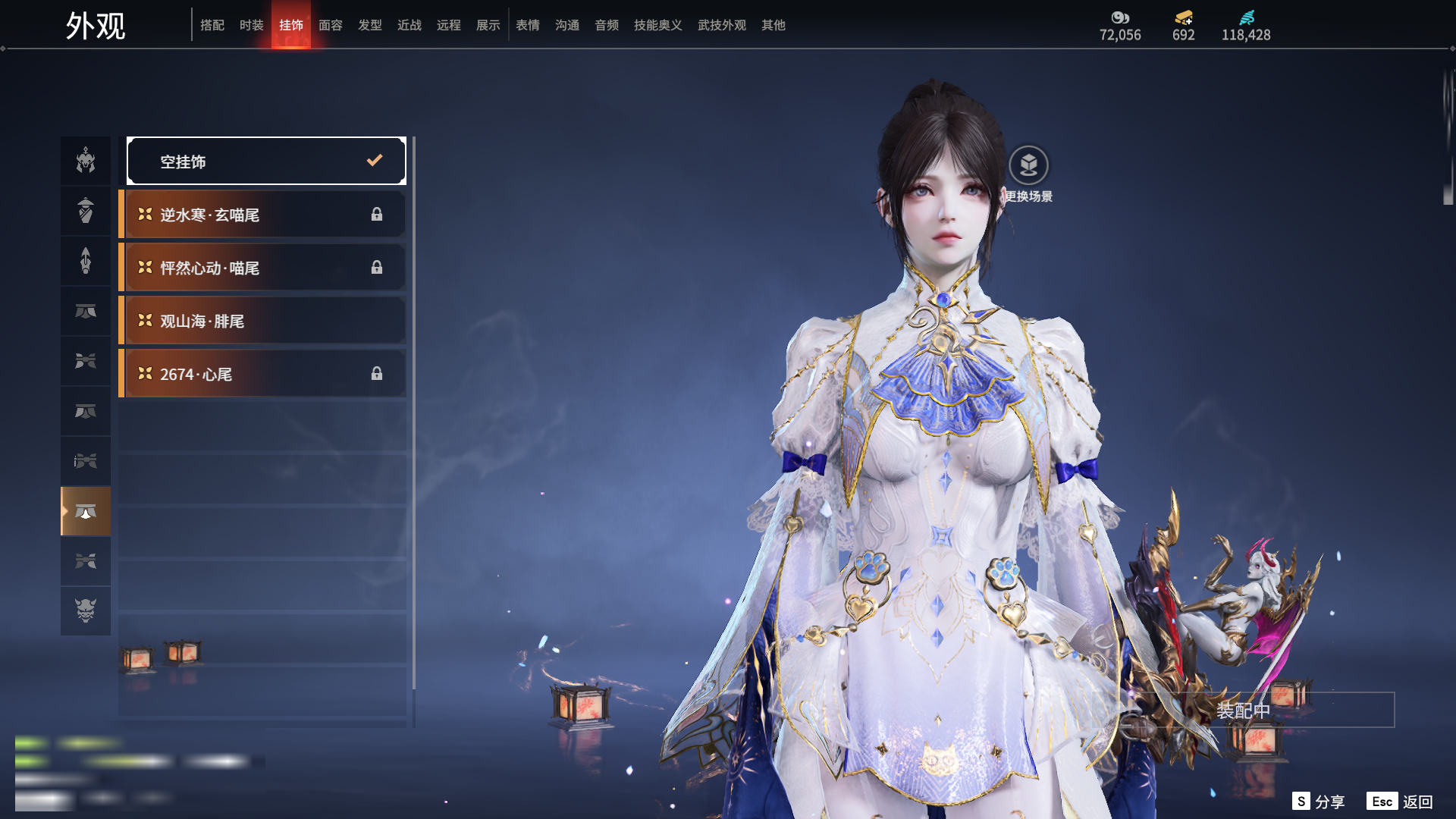
Task: Open the 时装 tab
Action: click(x=252, y=25)
